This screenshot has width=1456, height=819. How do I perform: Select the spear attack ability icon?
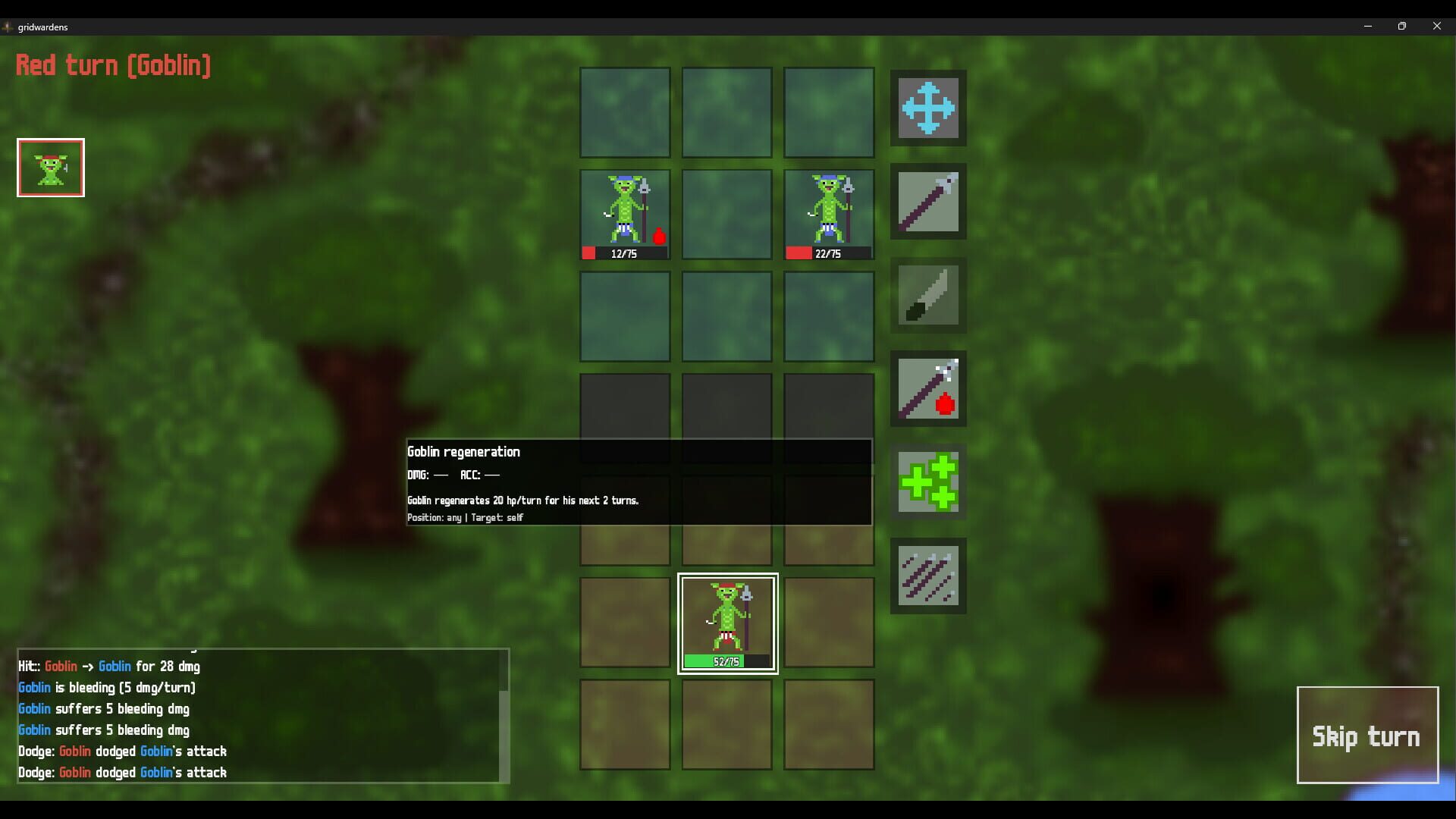click(x=928, y=202)
